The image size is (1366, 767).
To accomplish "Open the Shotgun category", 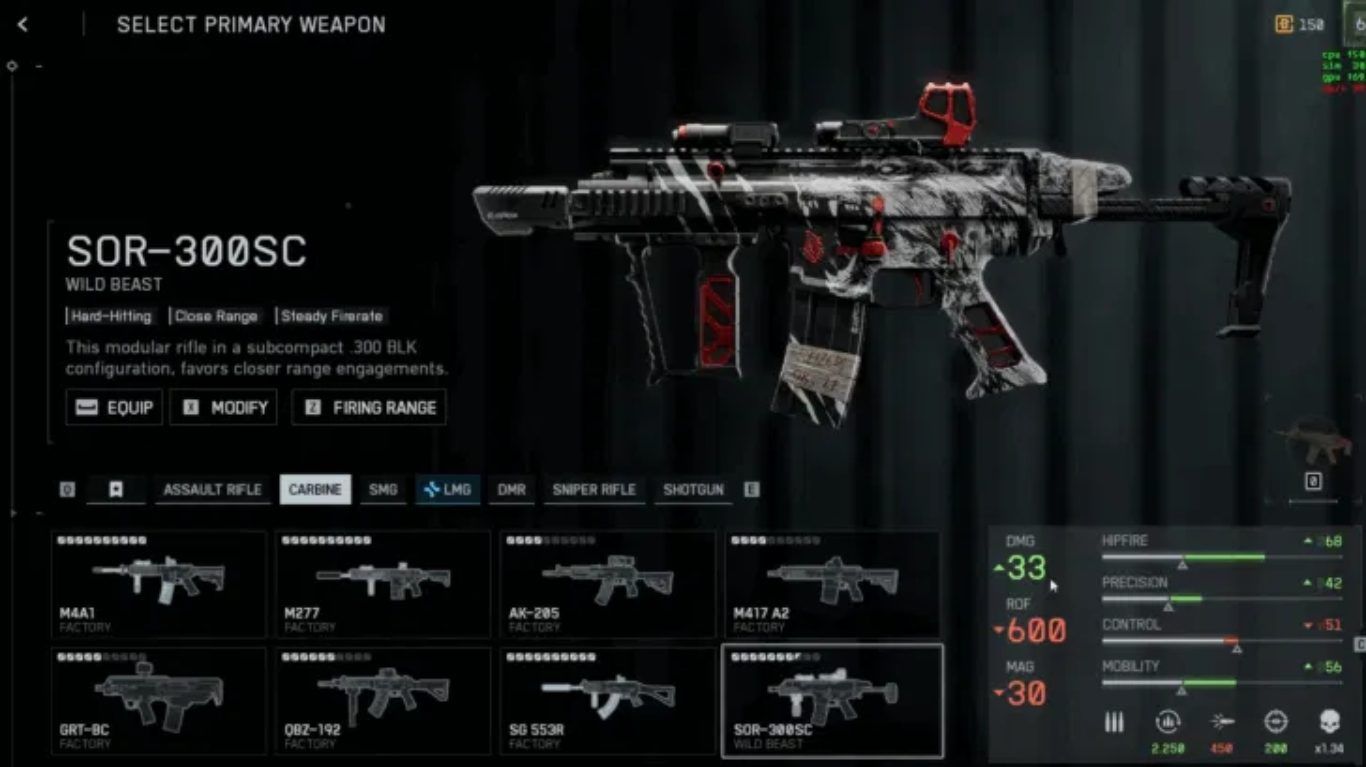I will click(x=693, y=489).
